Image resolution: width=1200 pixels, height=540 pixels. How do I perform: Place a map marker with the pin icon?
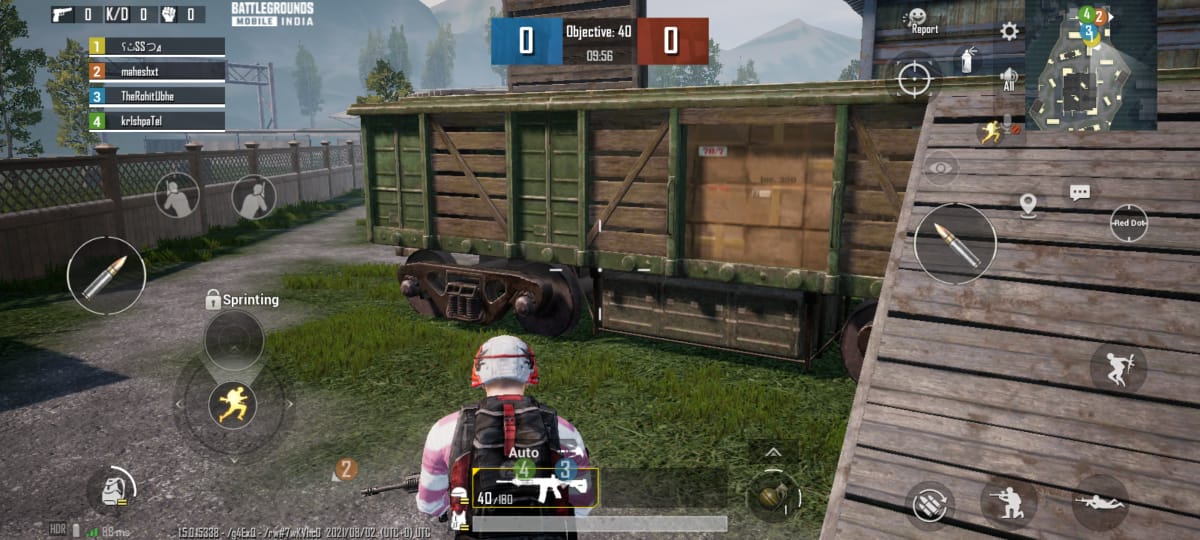(x=1028, y=205)
